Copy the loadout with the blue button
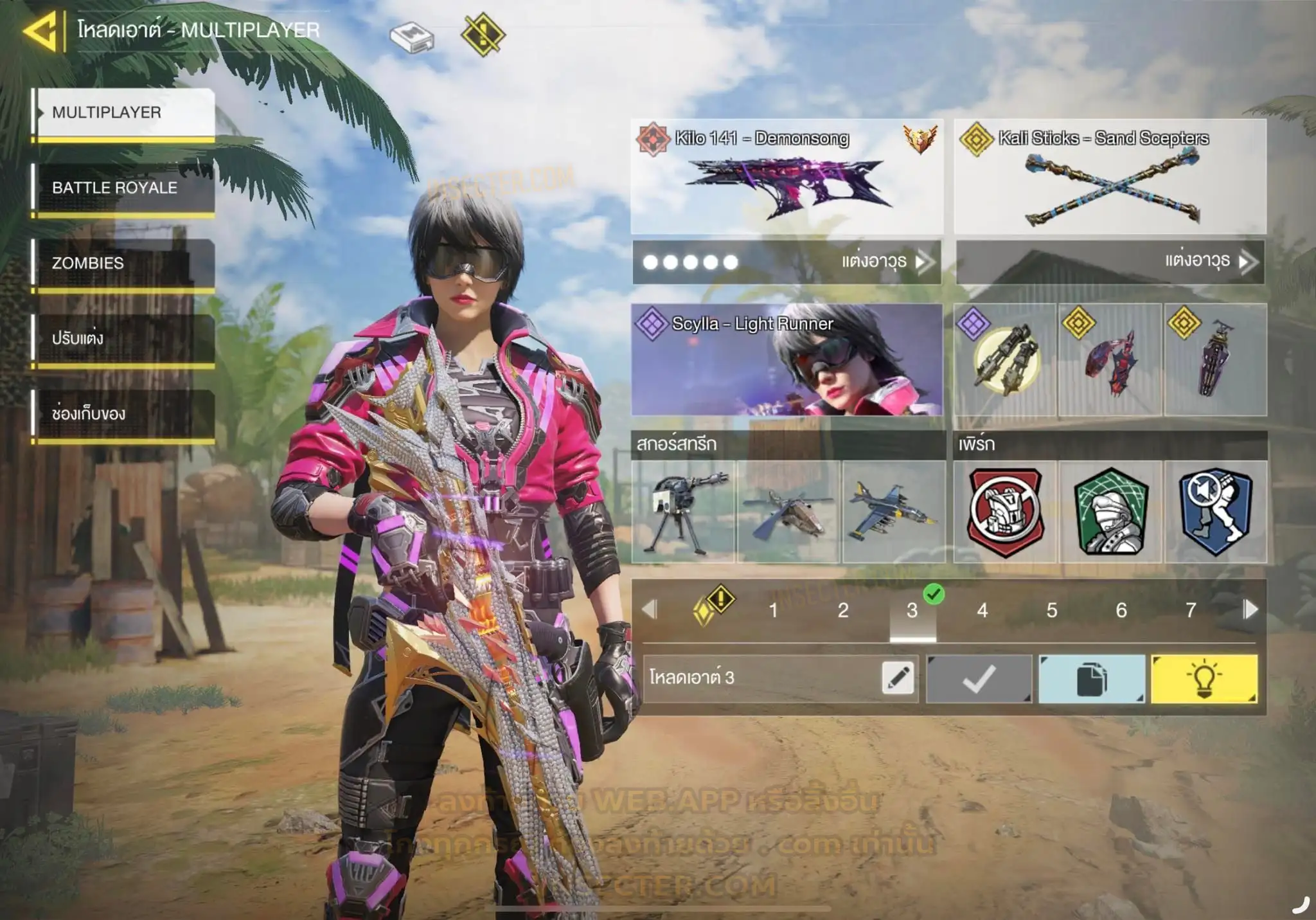This screenshot has width=1316, height=920. pyautogui.click(x=1092, y=679)
